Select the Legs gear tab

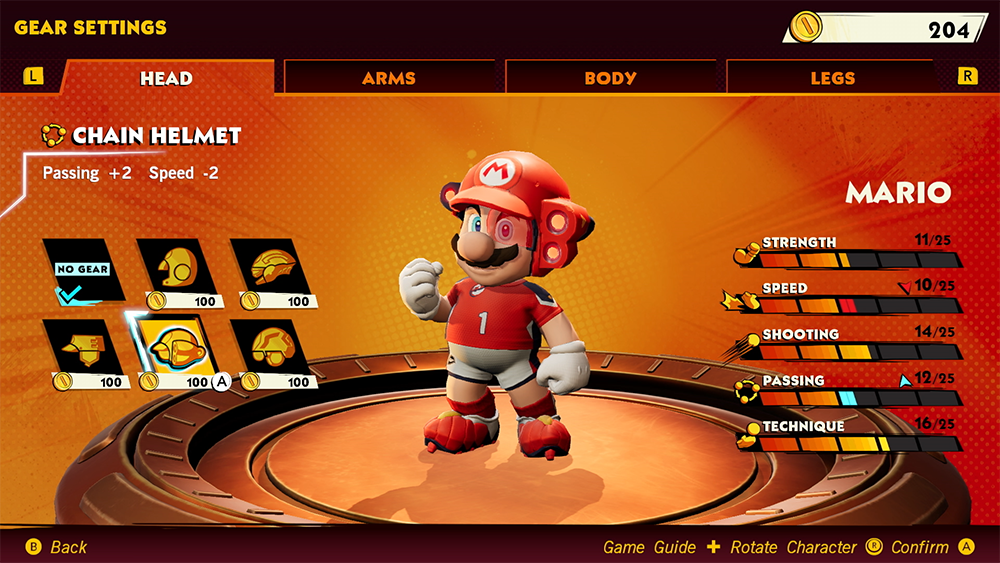[832, 78]
